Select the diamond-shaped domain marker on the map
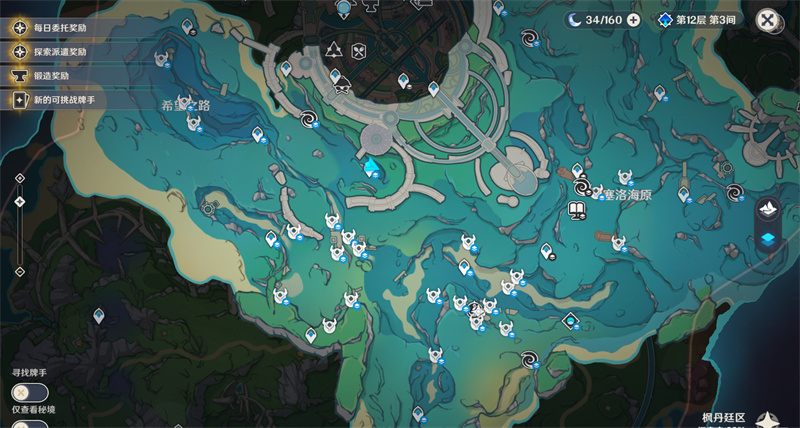This screenshot has height=428, width=800. (570, 321)
